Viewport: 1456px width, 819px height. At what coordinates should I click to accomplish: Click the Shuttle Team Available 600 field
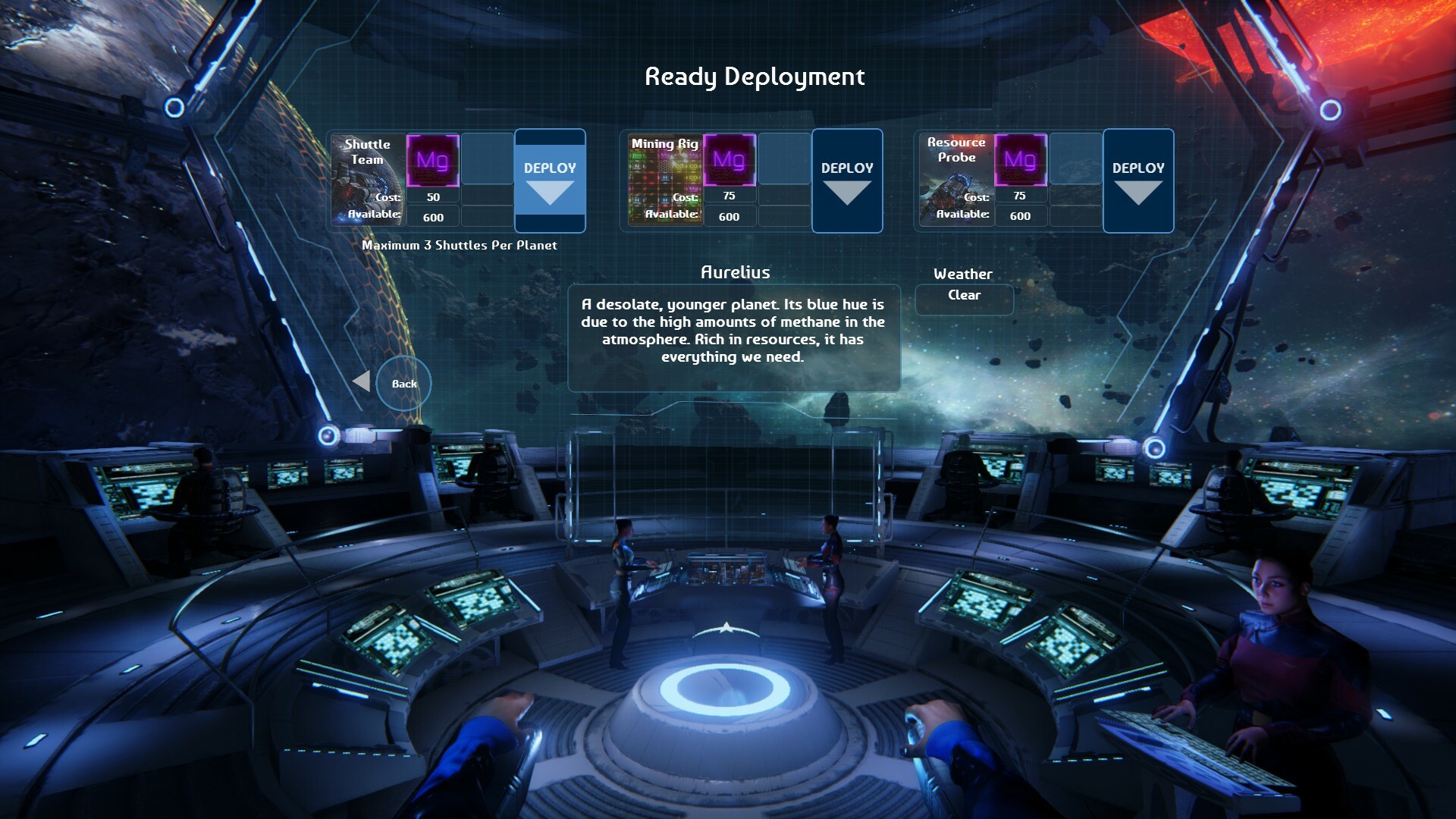pyautogui.click(x=432, y=217)
